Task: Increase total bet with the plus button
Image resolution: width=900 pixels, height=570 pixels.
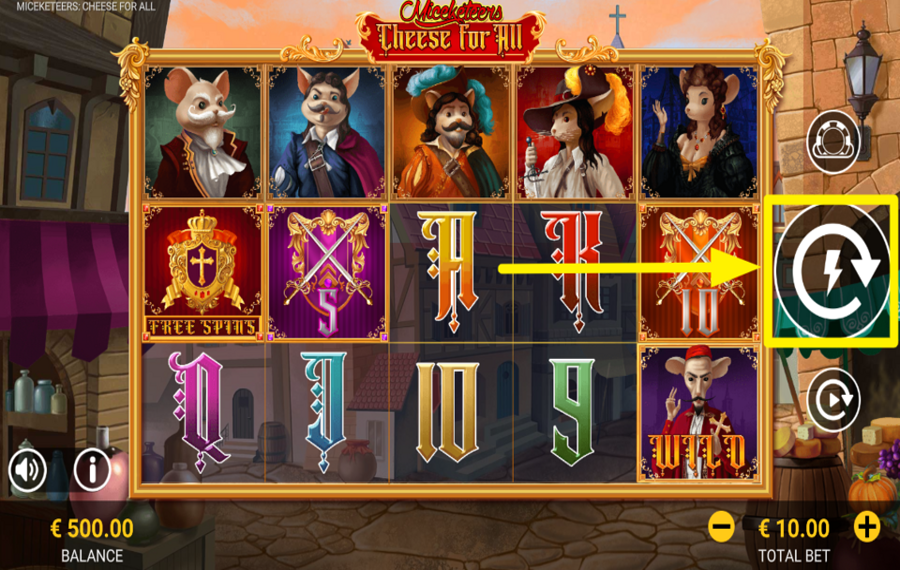Action: [x=866, y=526]
